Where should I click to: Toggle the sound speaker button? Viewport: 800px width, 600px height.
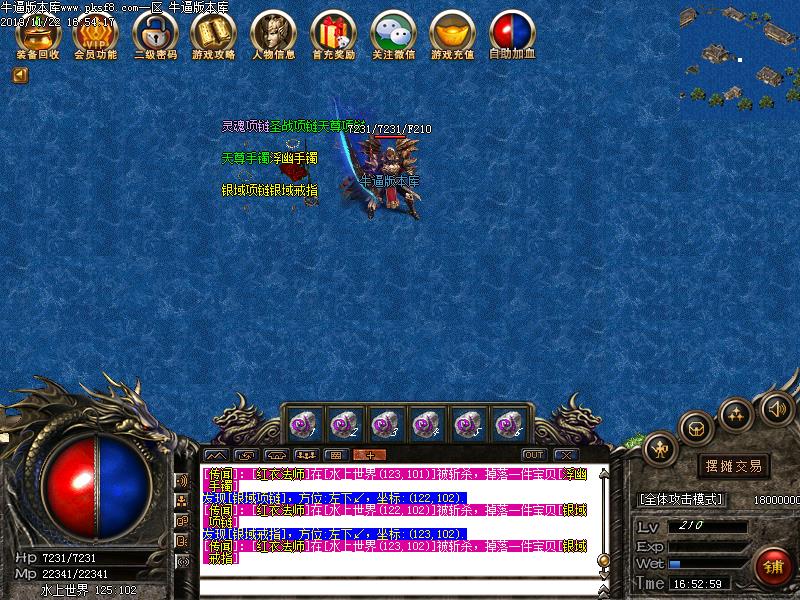(776, 408)
